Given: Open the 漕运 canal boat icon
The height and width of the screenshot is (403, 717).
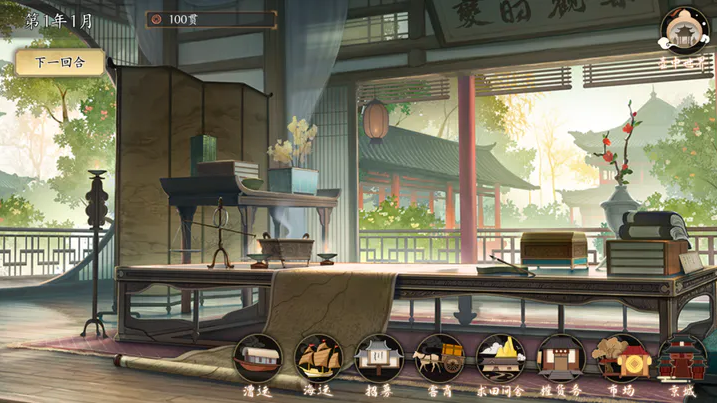Looking at the screenshot, I should pyautogui.click(x=257, y=359).
